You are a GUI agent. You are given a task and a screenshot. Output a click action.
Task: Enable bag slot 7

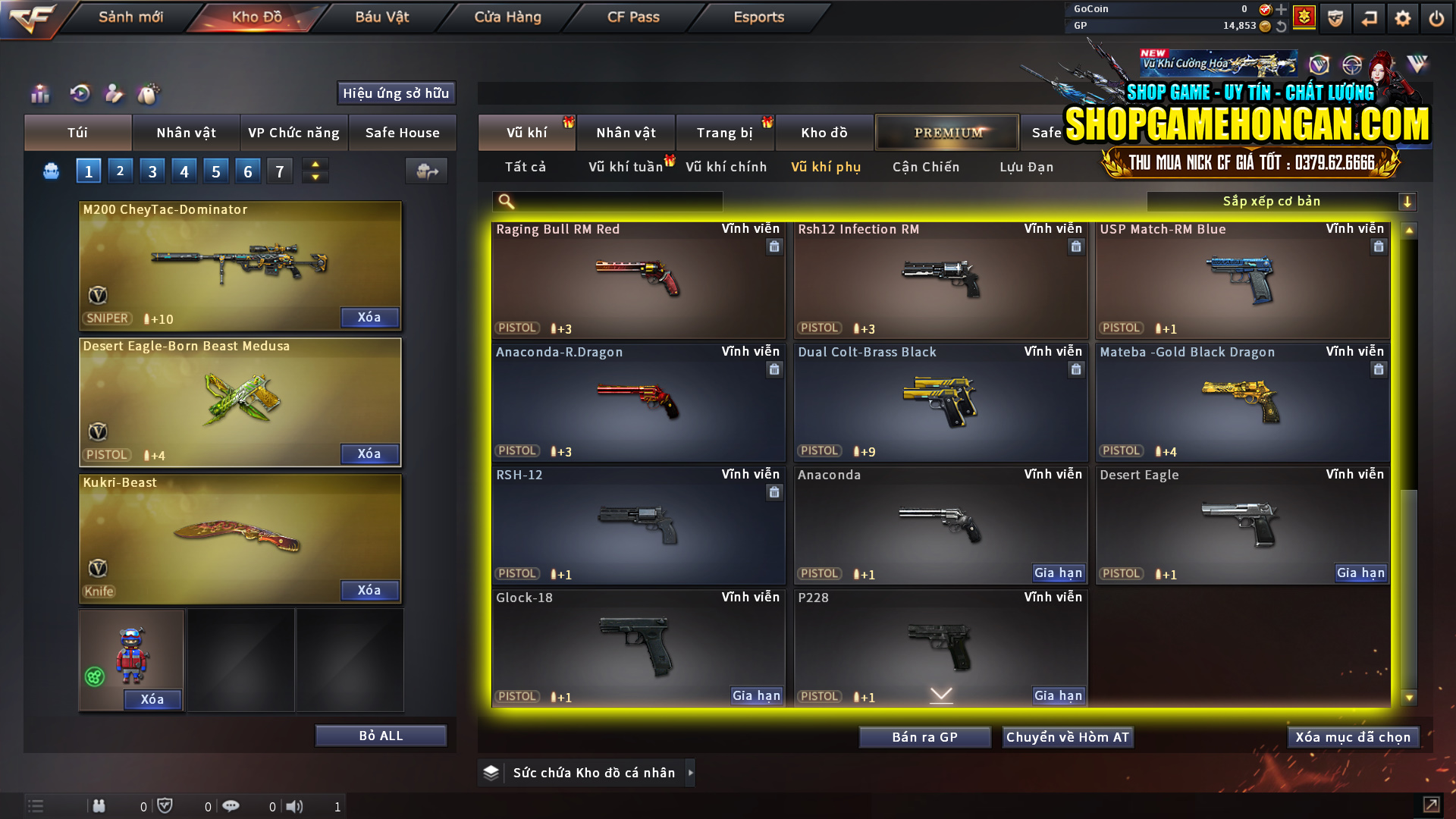pyautogui.click(x=279, y=170)
